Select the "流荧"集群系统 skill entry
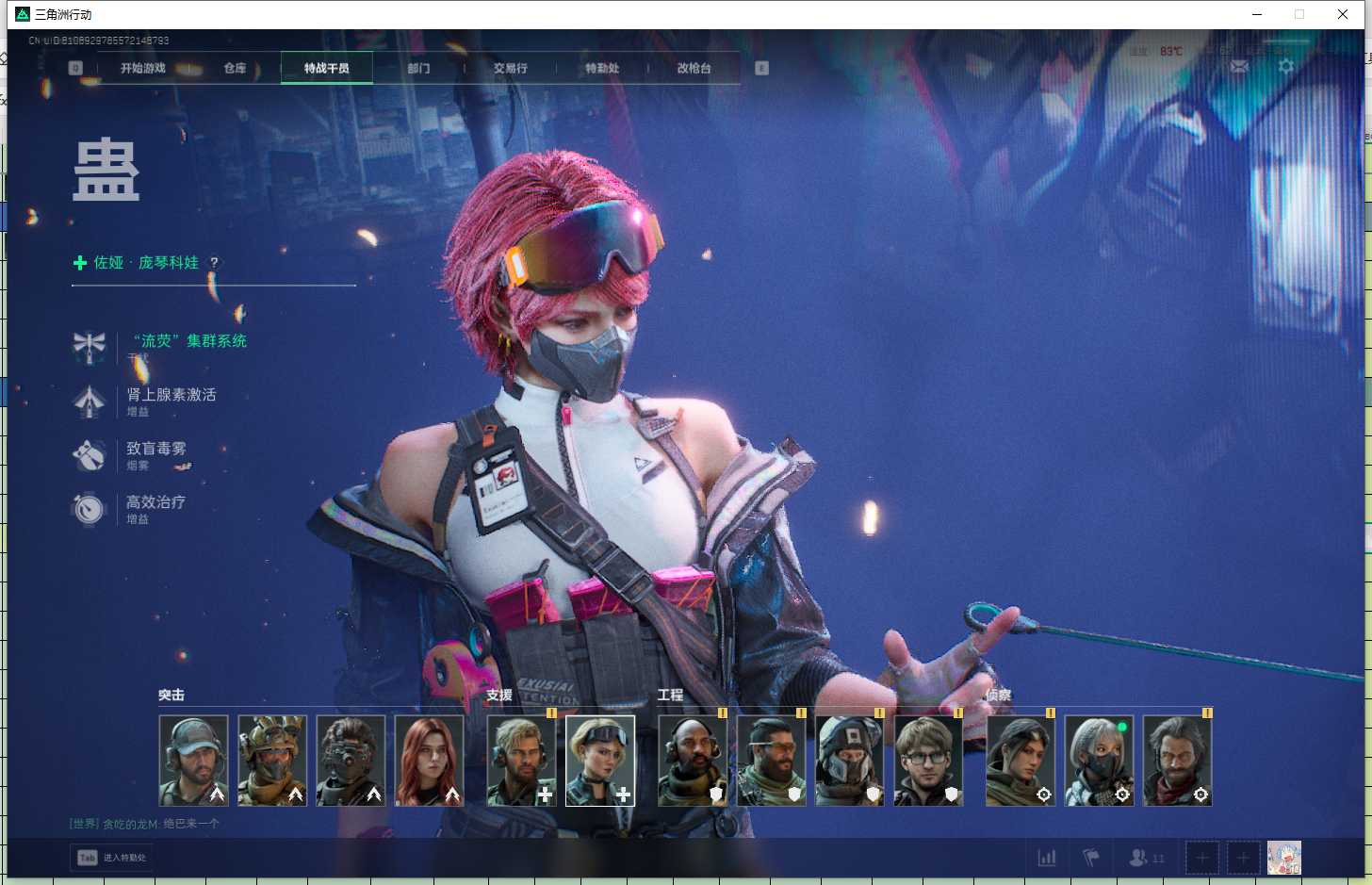This screenshot has width=1372, height=885. click(188, 341)
